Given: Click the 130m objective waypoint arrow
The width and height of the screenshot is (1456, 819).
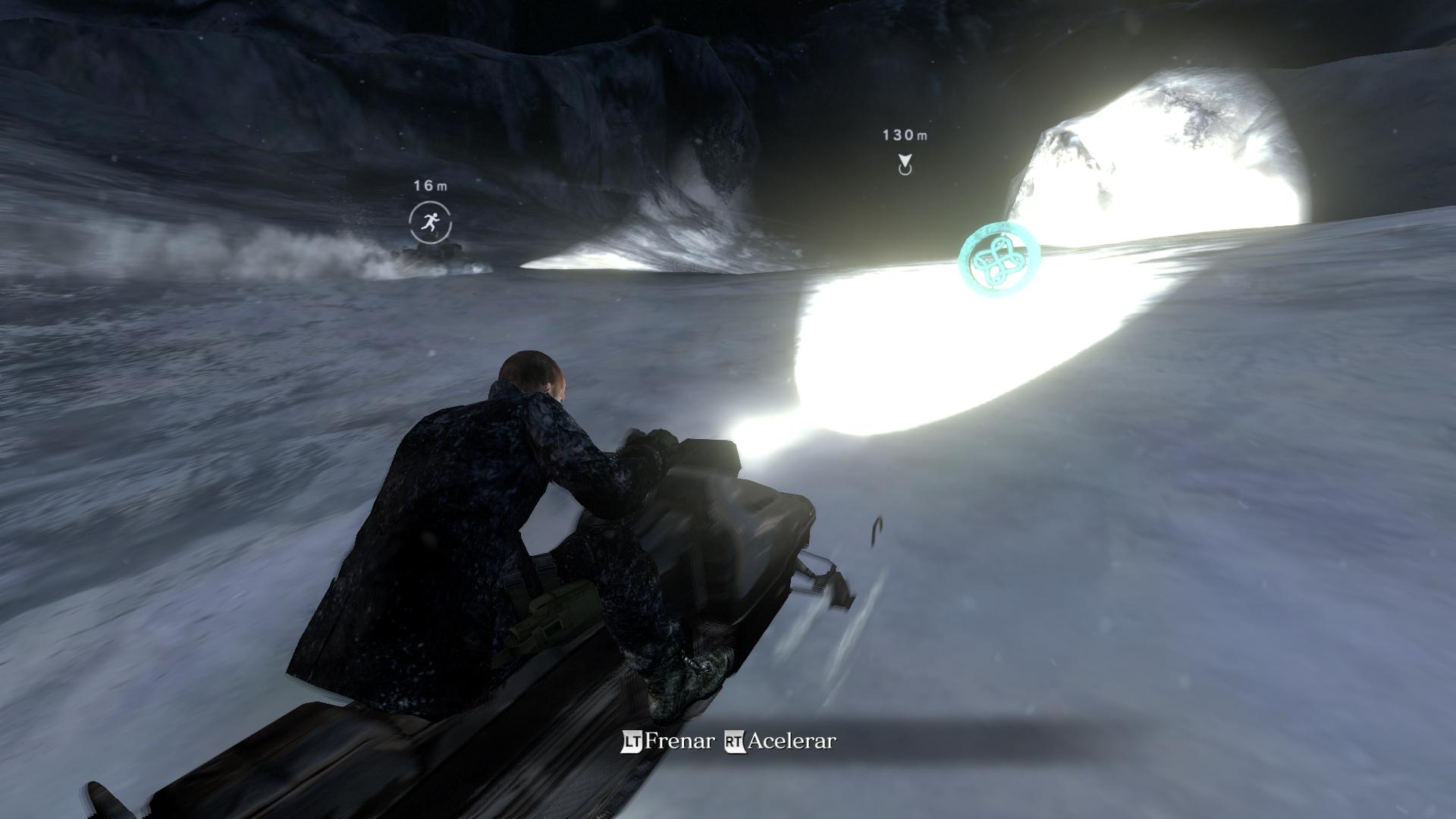Looking at the screenshot, I should click(x=904, y=163).
